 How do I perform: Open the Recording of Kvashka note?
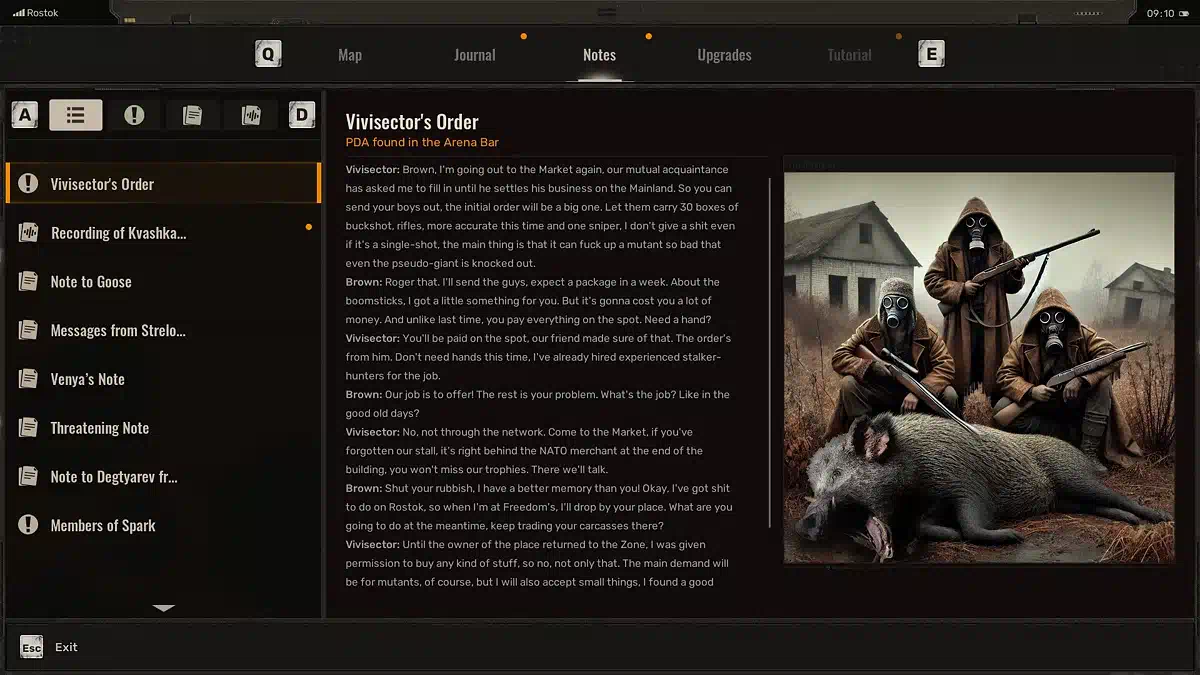[x=163, y=233]
